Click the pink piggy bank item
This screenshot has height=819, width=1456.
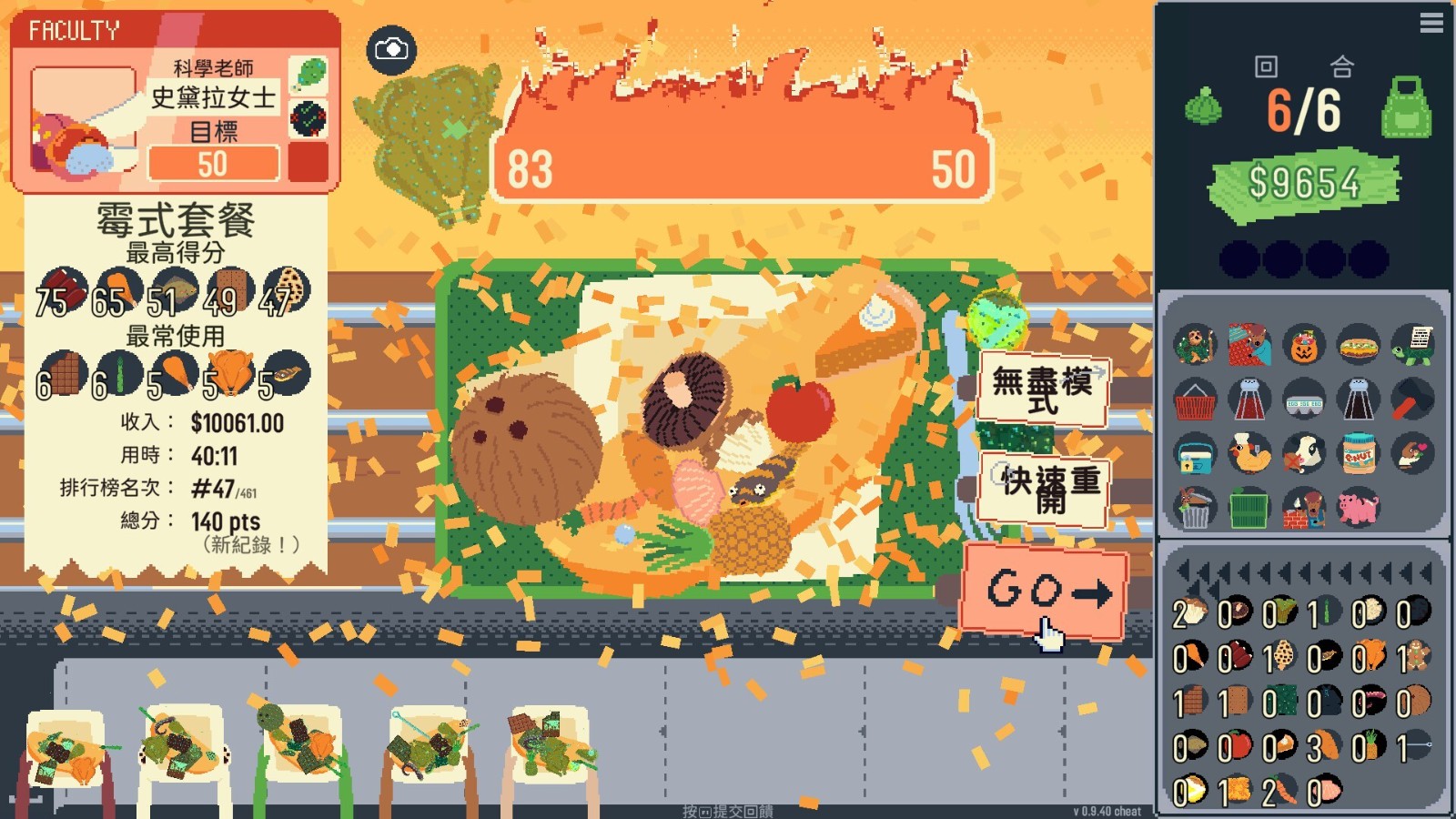pyautogui.click(x=1358, y=508)
